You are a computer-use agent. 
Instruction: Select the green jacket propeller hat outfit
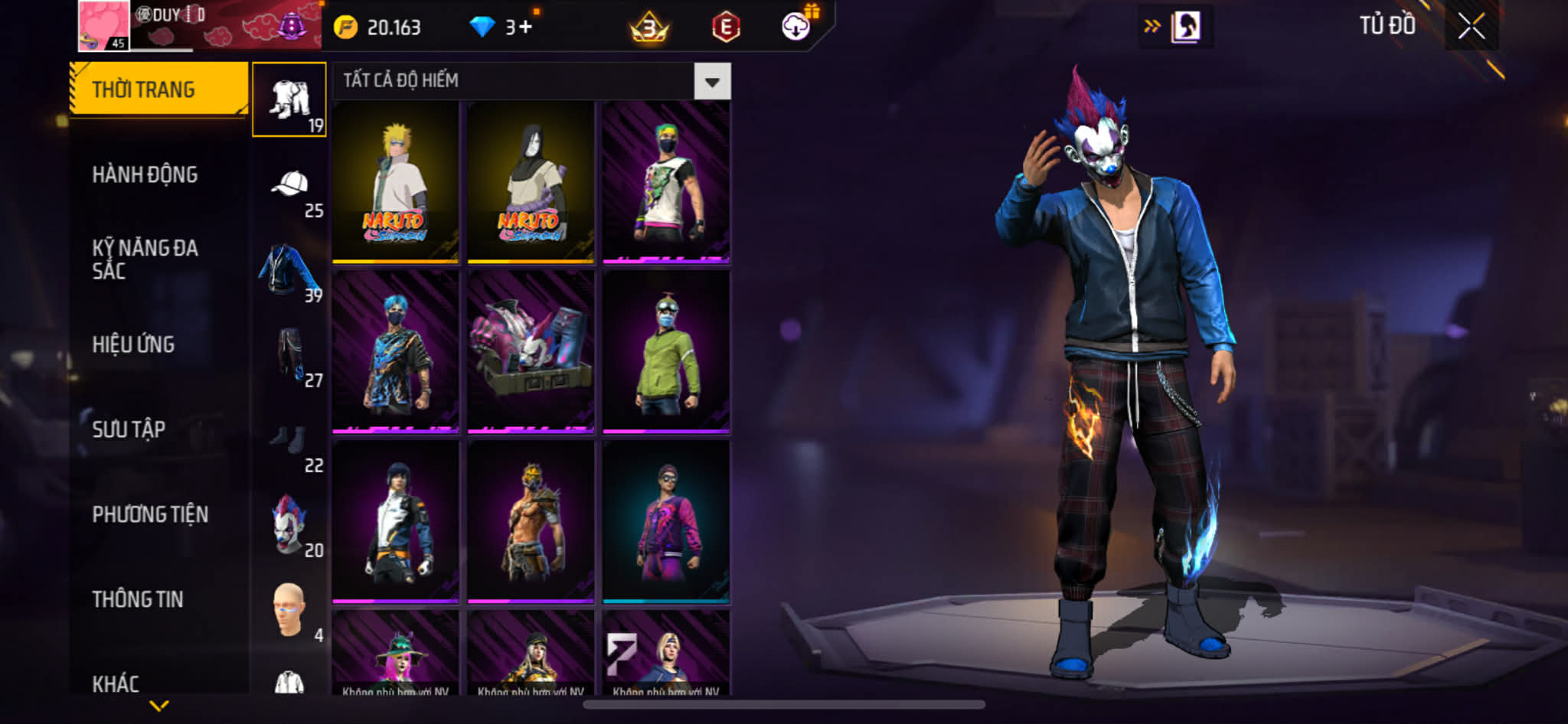click(x=666, y=352)
